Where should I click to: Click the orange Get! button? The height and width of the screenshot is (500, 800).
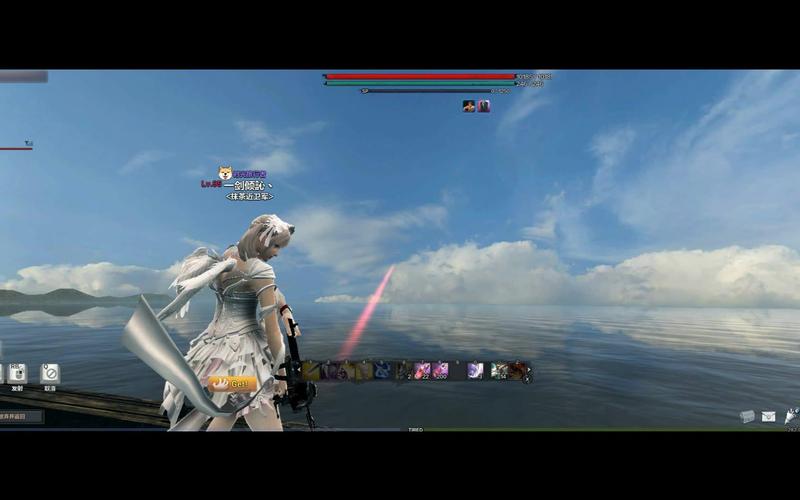coord(235,383)
